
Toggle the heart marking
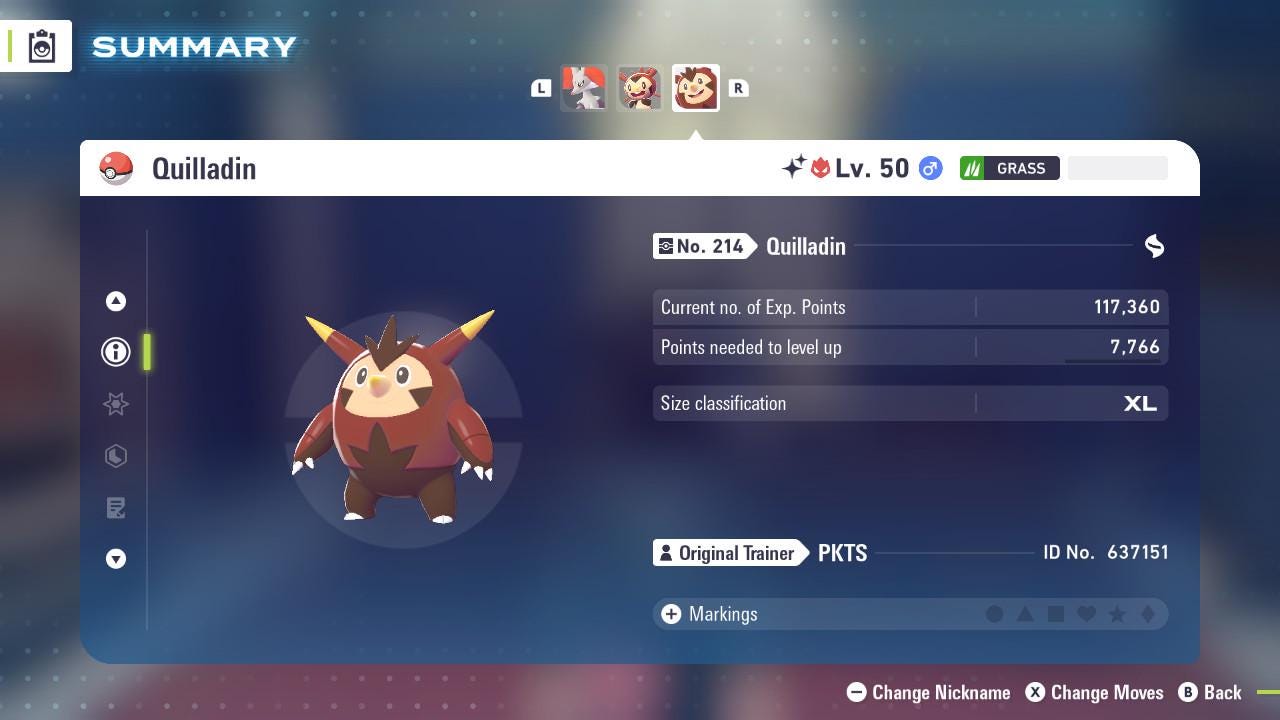coord(1088,614)
